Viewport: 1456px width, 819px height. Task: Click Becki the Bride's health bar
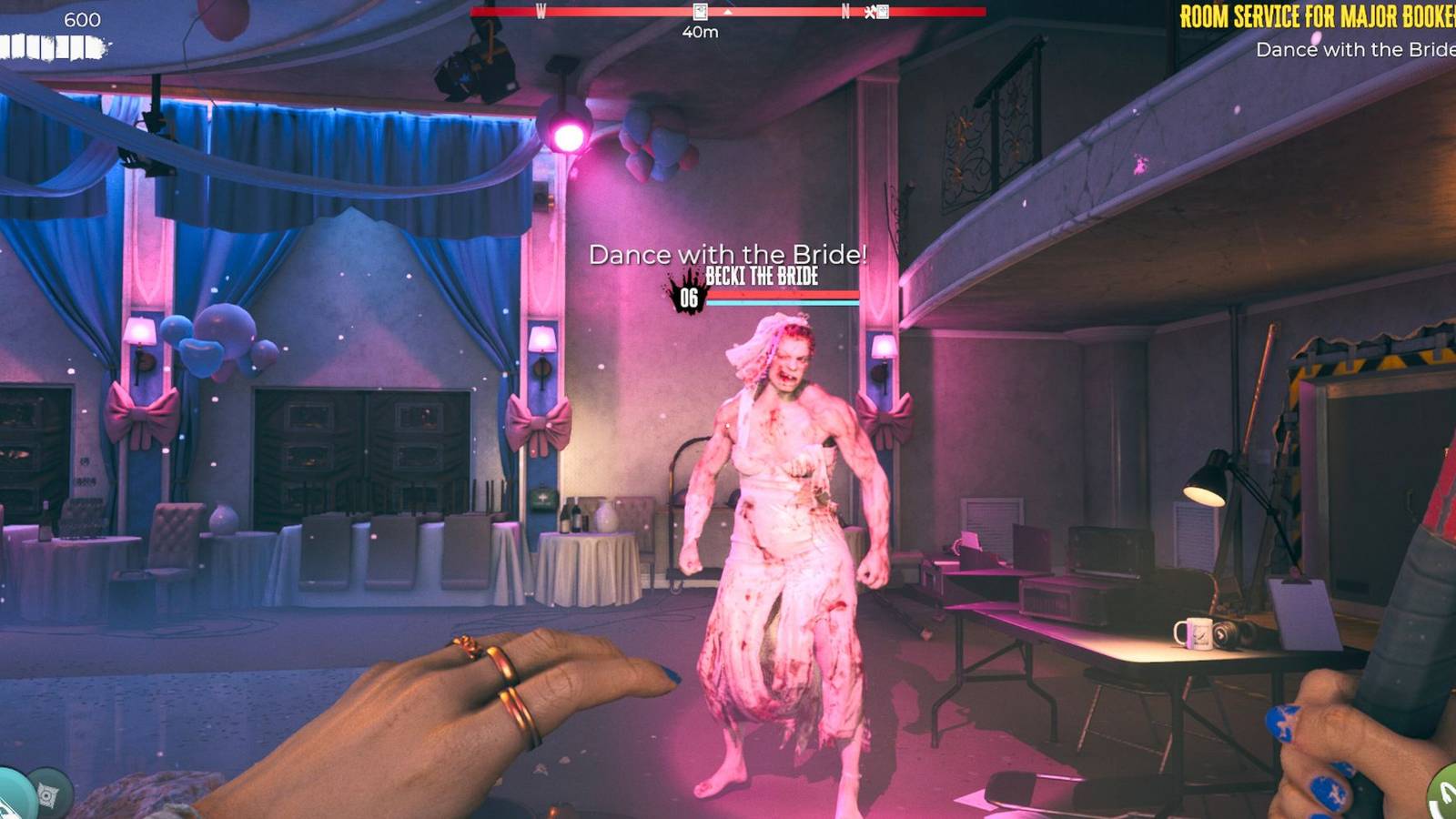pyautogui.click(x=783, y=296)
